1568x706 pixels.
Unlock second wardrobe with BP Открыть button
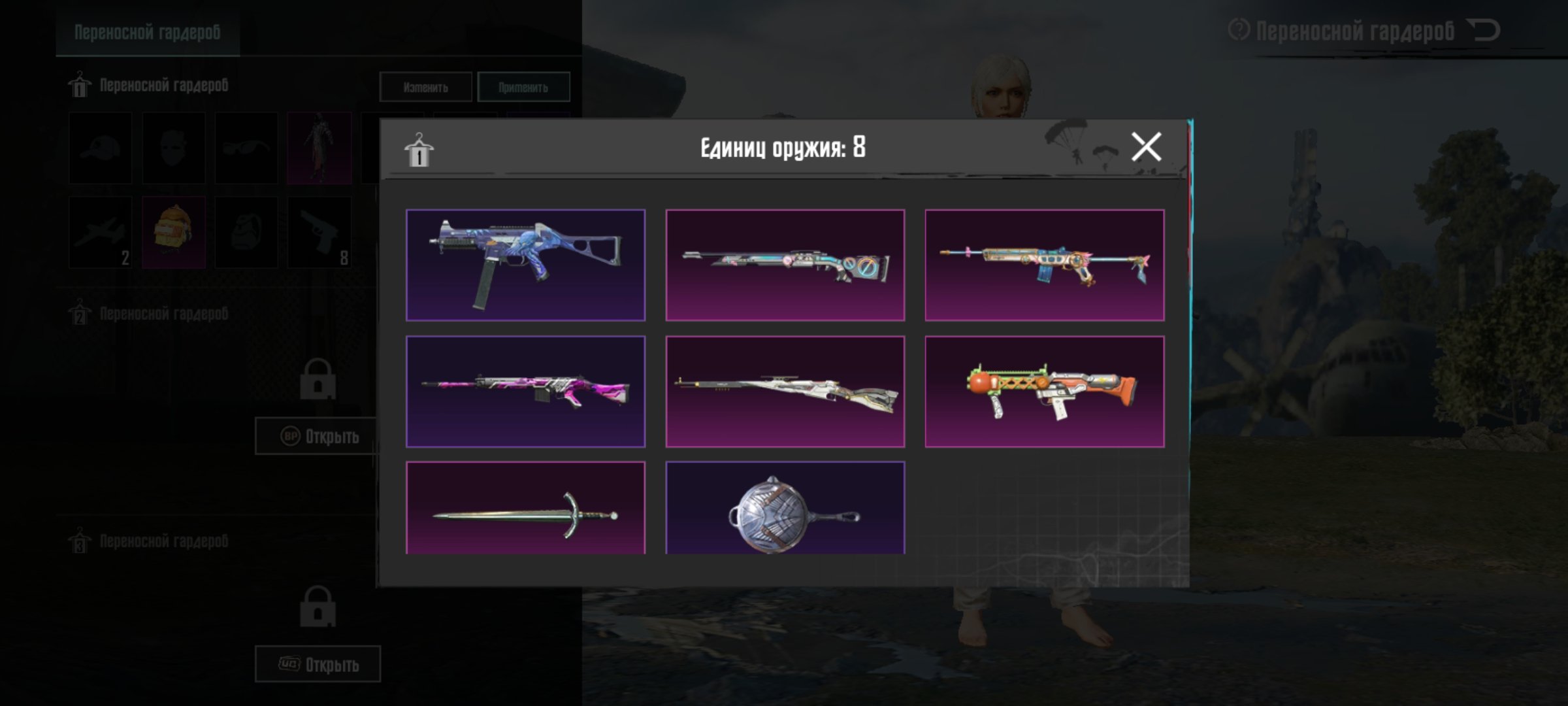(318, 436)
